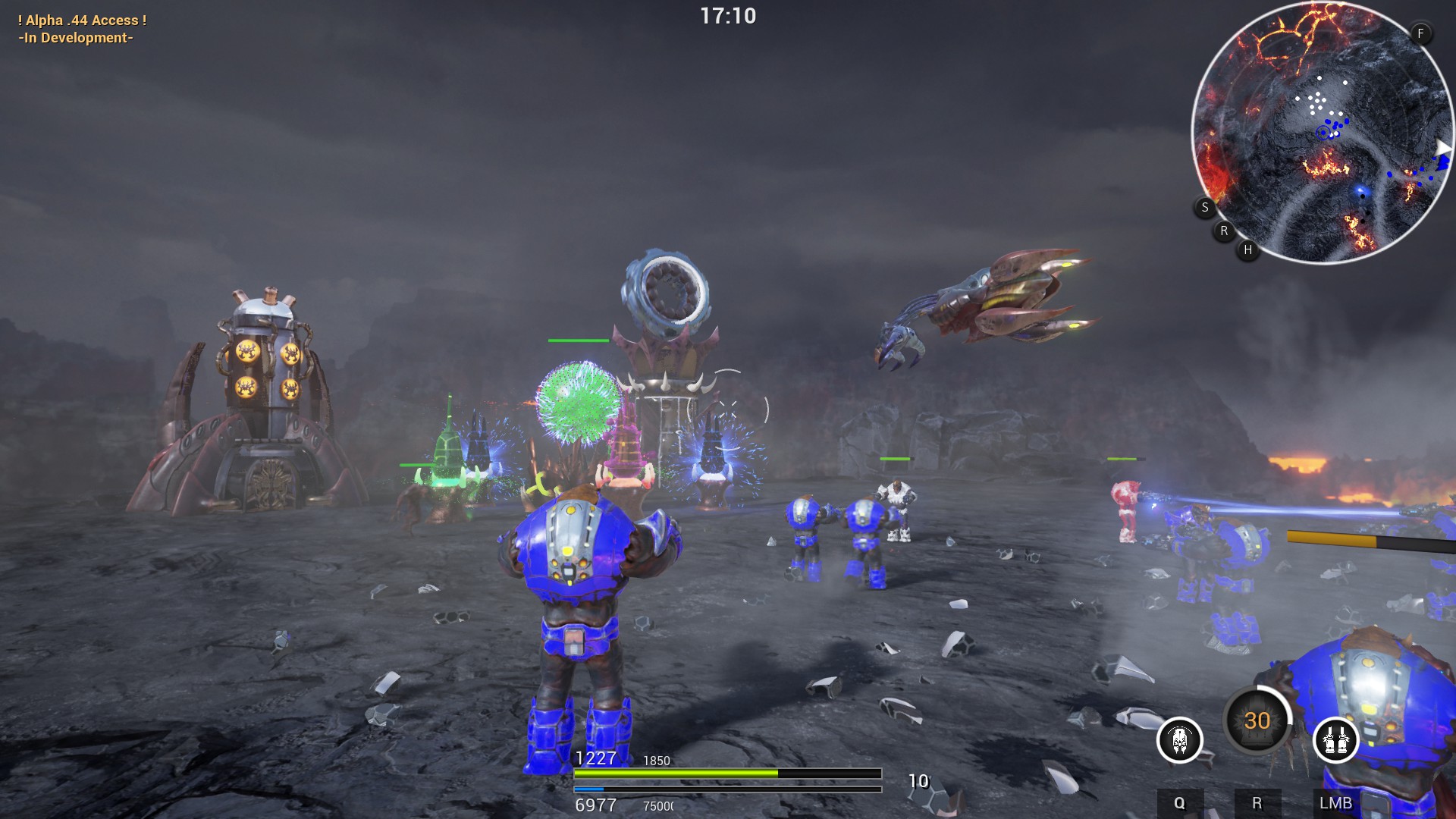This screenshot has height=819, width=1456.
Task: Activate the drop pod ability icon
Action: [x=1179, y=739]
